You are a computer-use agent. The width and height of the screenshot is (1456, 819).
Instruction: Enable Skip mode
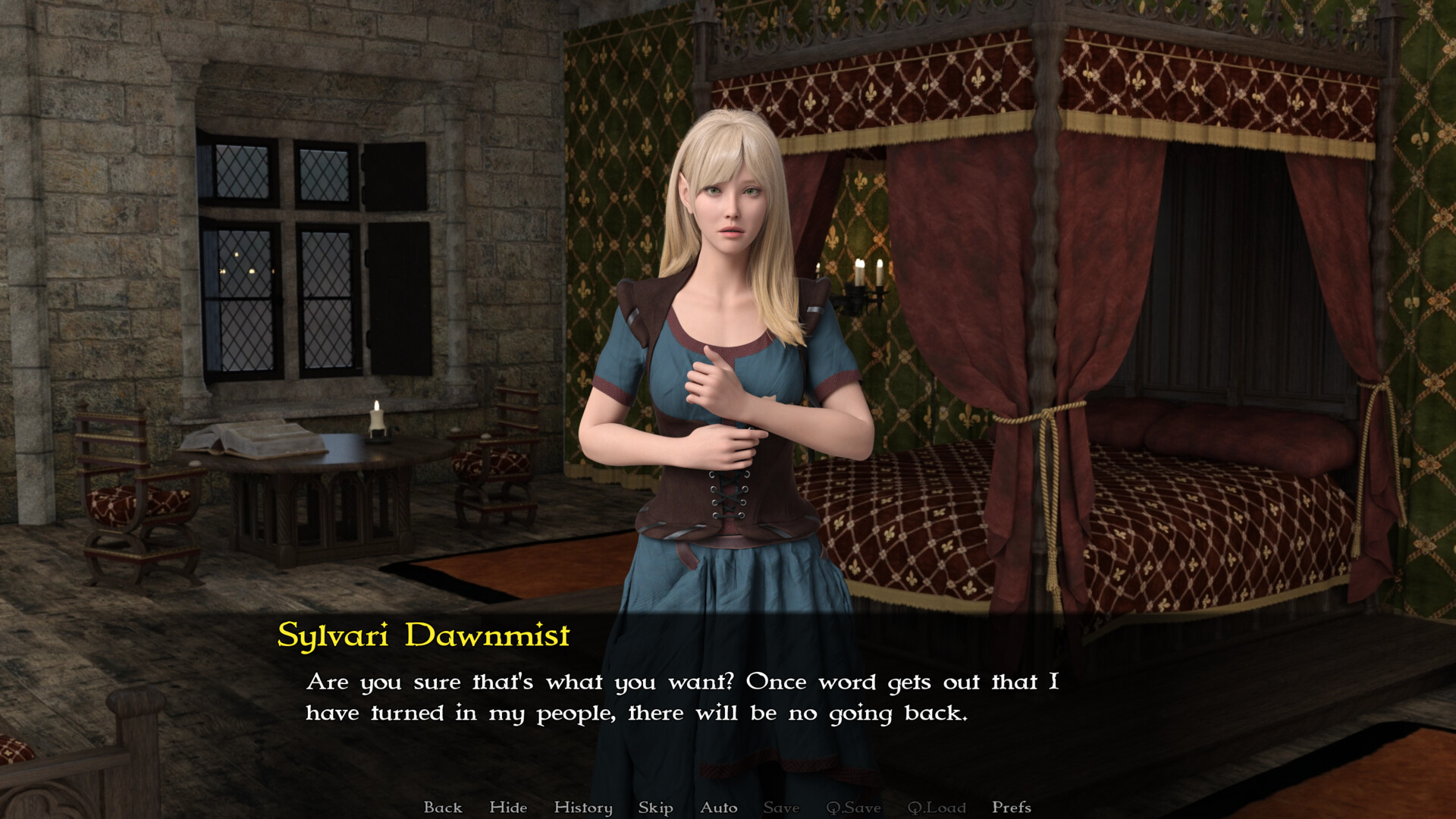(x=655, y=807)
